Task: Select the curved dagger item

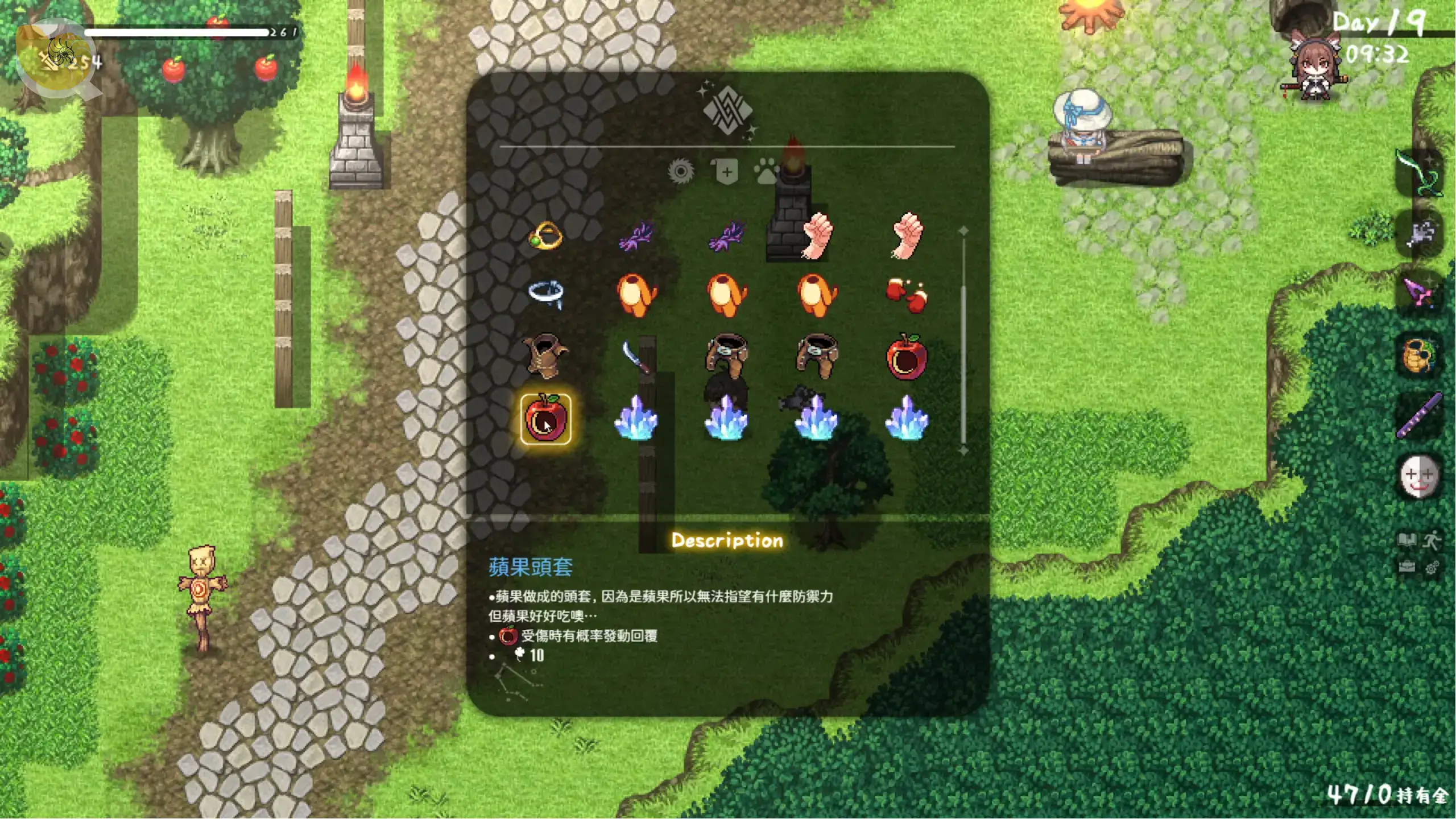Action: tap(636, 357)
